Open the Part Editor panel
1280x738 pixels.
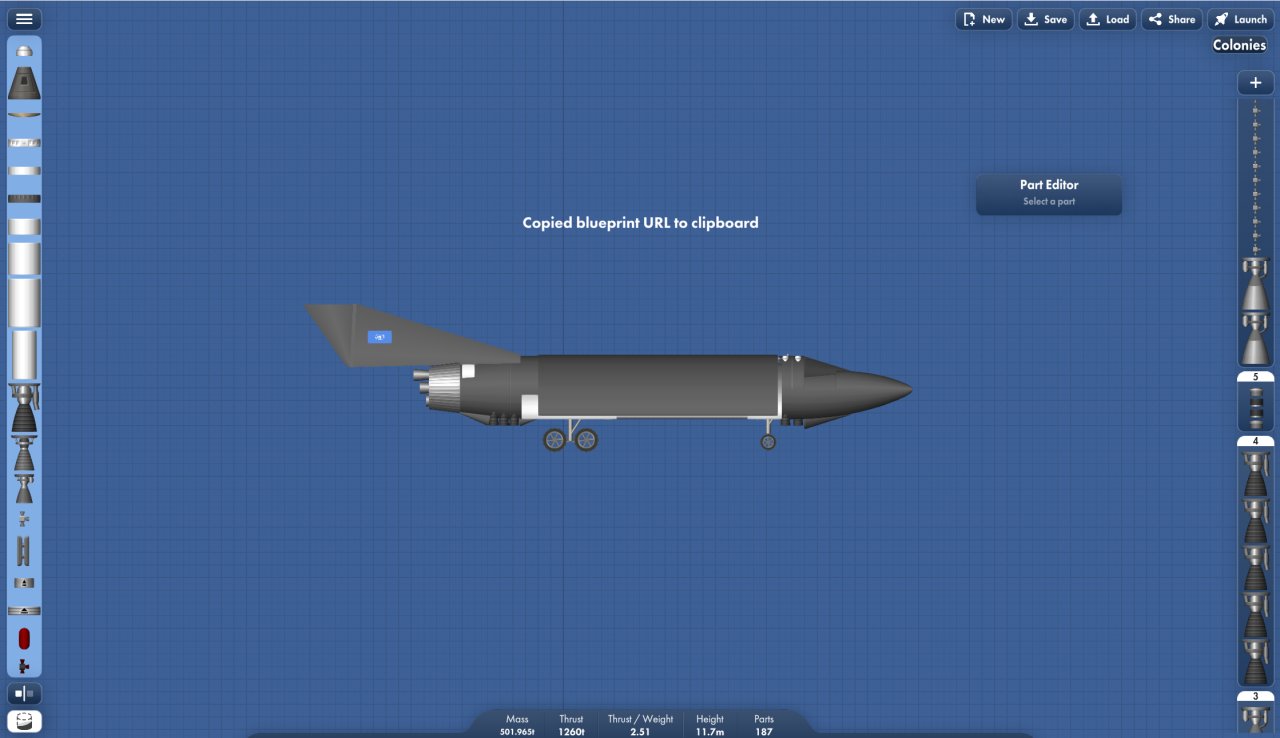1048,193
